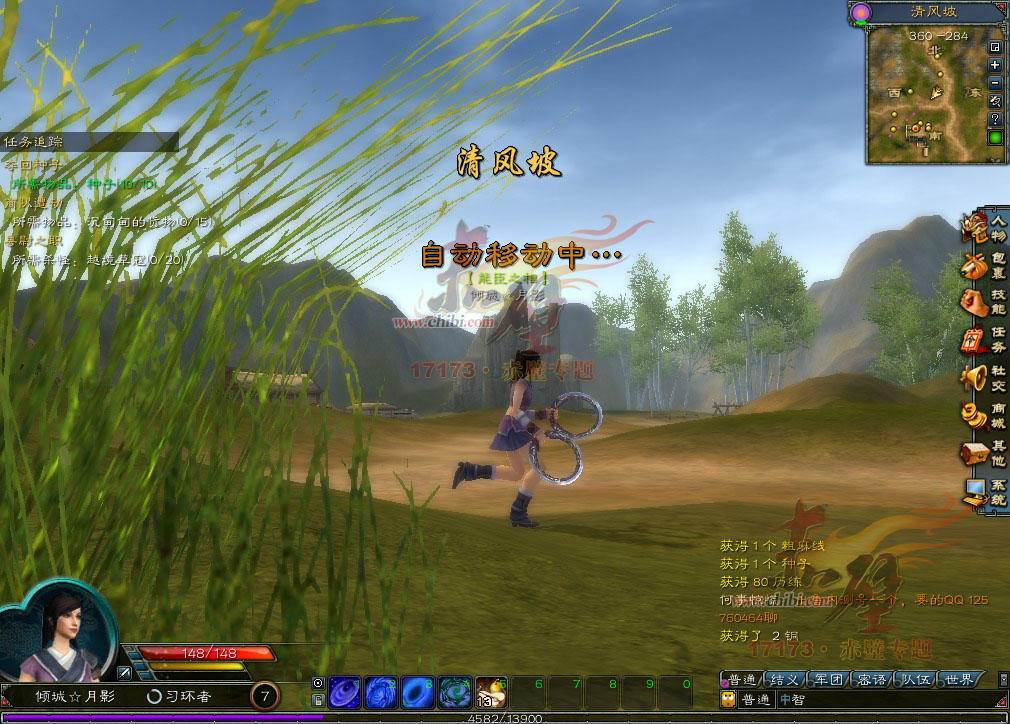The width and height of the screenshot is (1010, 724).
Task: Open the 系统 system menu
Action: click(985, 491)
